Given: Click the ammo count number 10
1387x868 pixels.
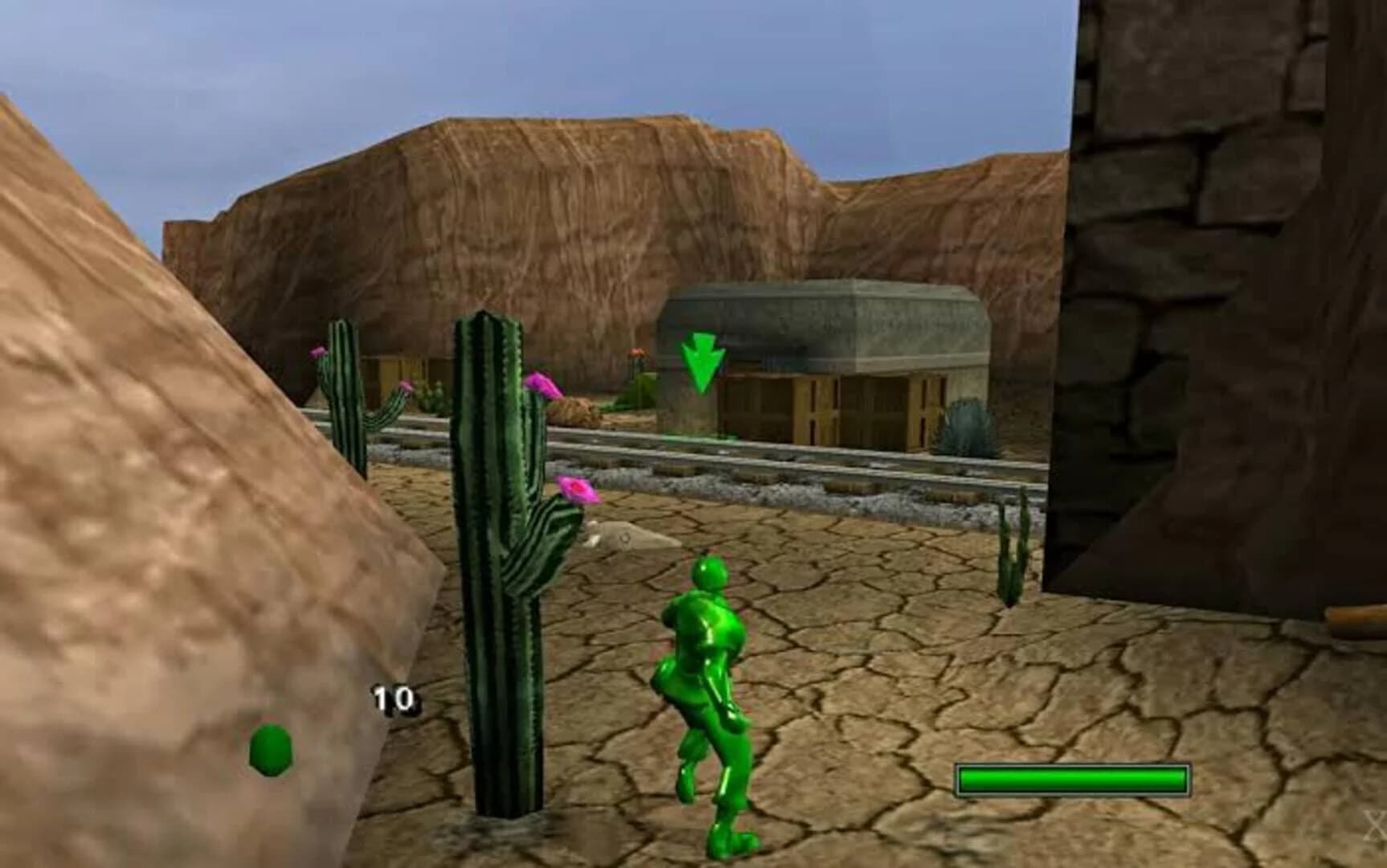Looking at the screenshot, I should point(393,696).
